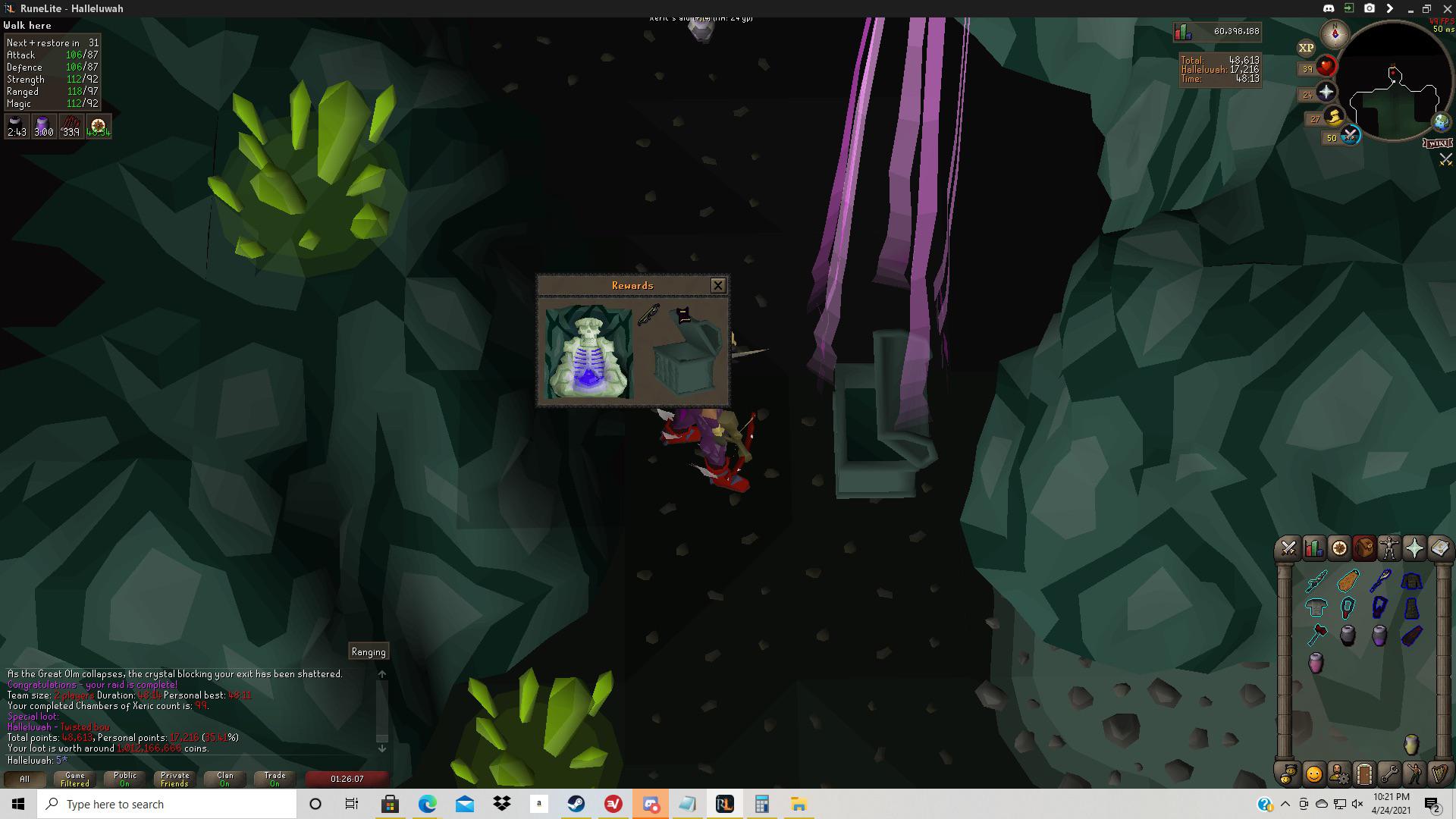Switch to the Equipment tab
Image resolution: width=1456 pixels, height=819 pixels.
click(1389, 548)
